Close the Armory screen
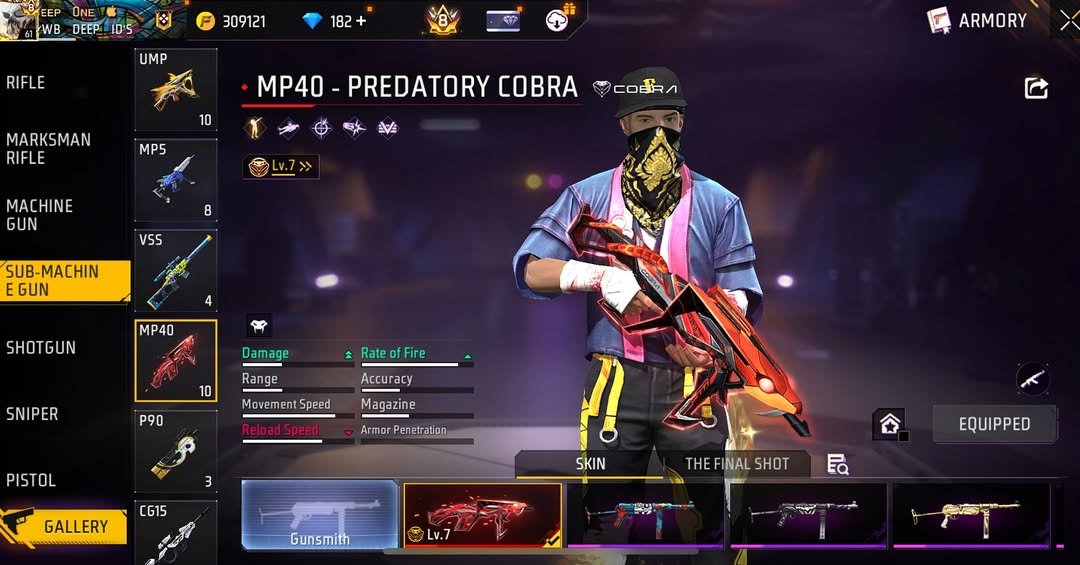This screenshot has width=1080, height=565. 1069,20
